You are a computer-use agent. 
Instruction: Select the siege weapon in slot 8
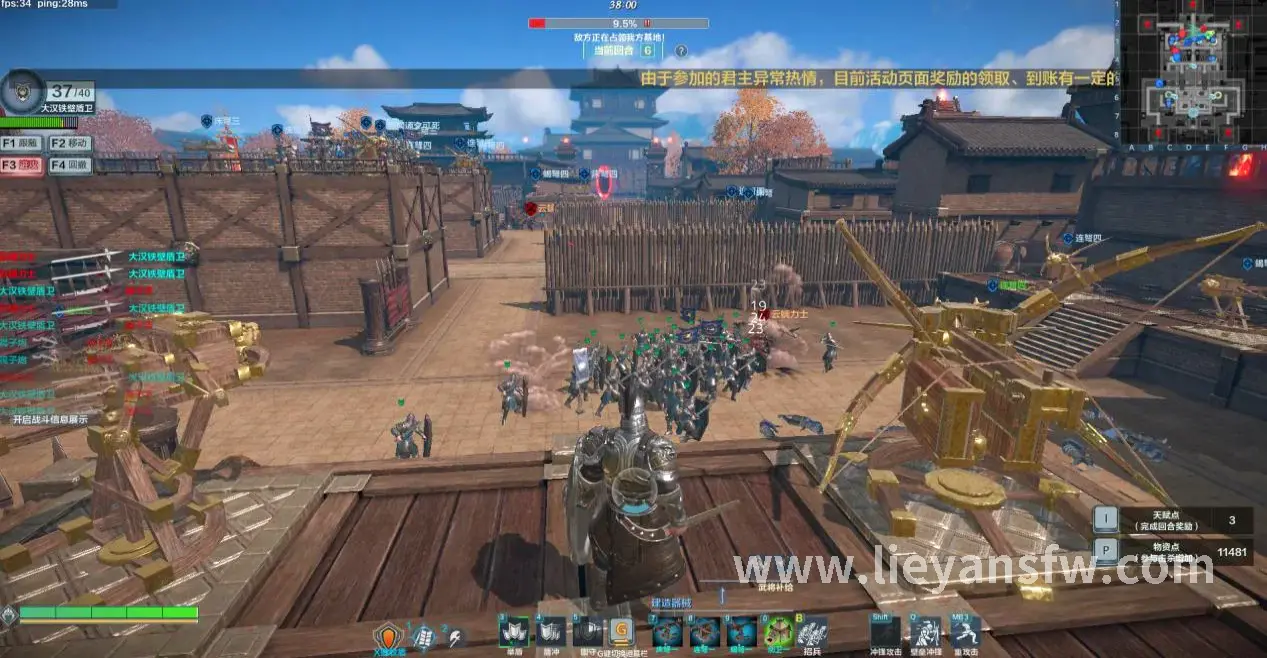(704, 632)
